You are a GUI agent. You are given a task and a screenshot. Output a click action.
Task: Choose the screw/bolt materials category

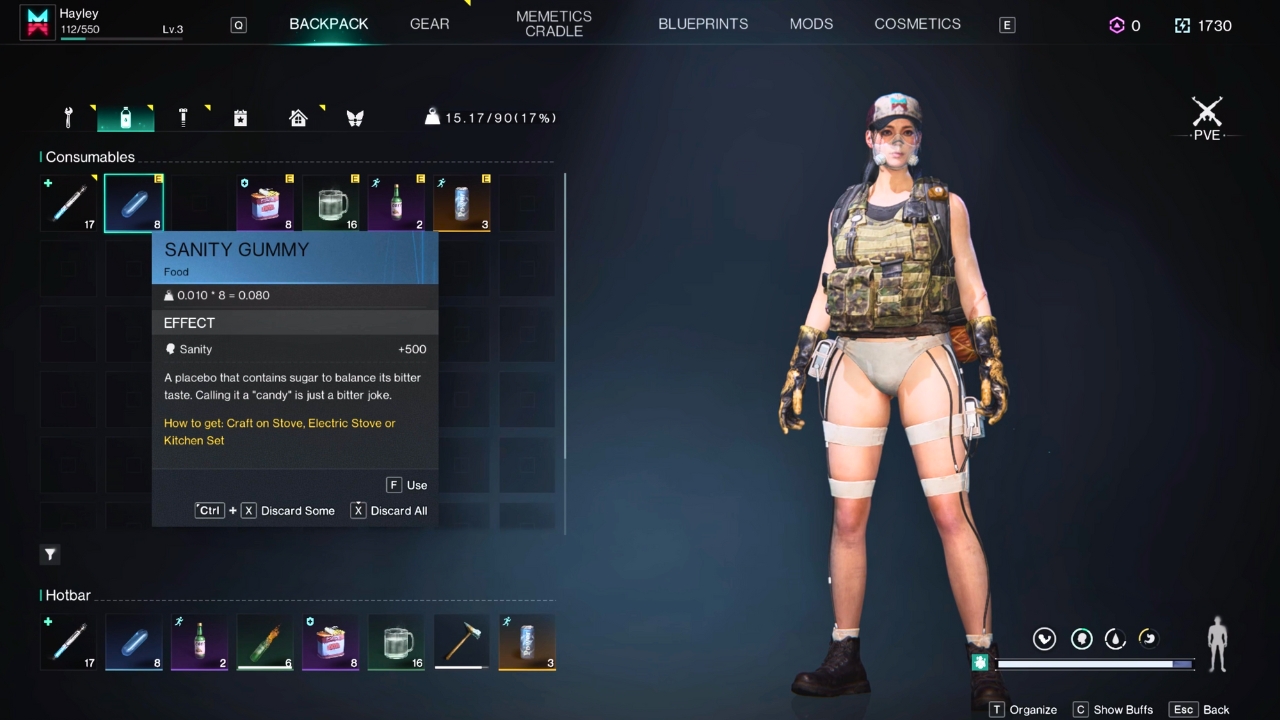pyautogui.click(x=183, y=118)
